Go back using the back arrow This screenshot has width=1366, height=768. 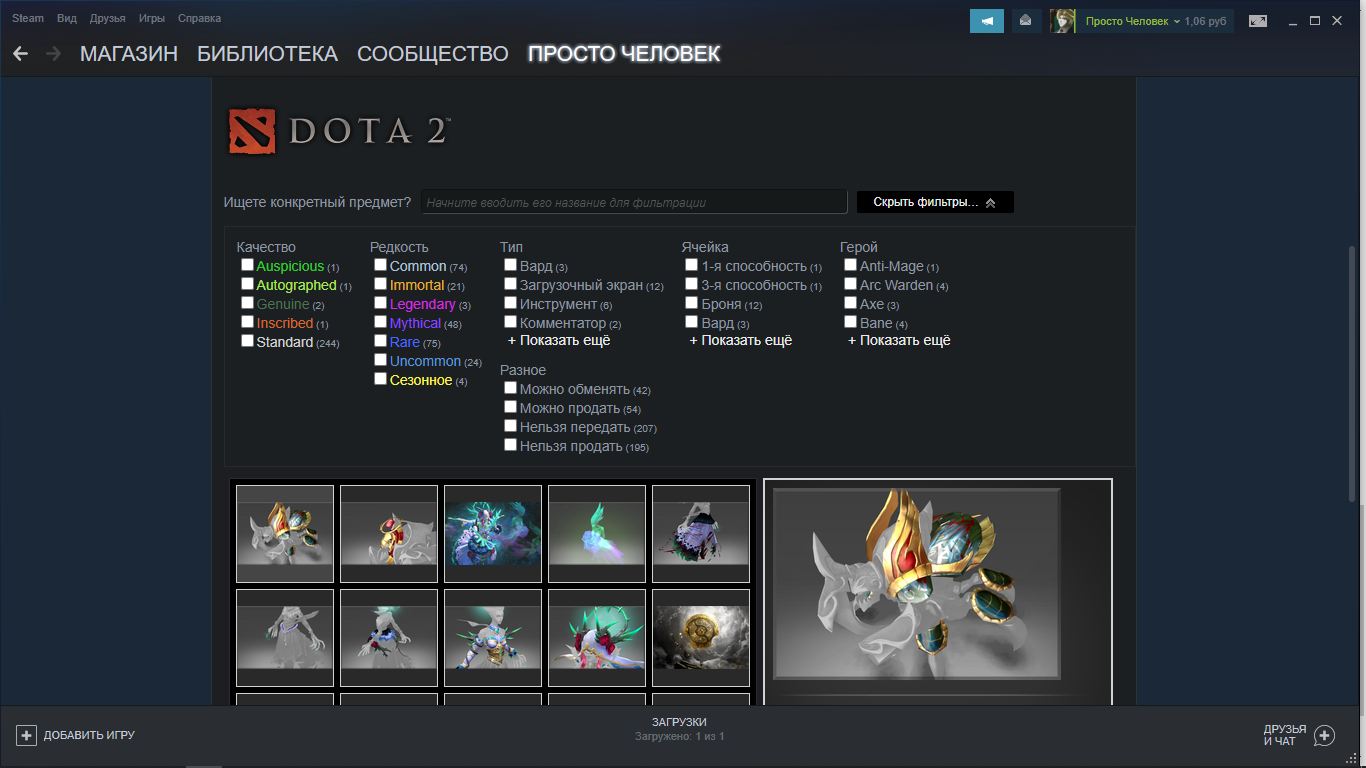click(20, 54)
